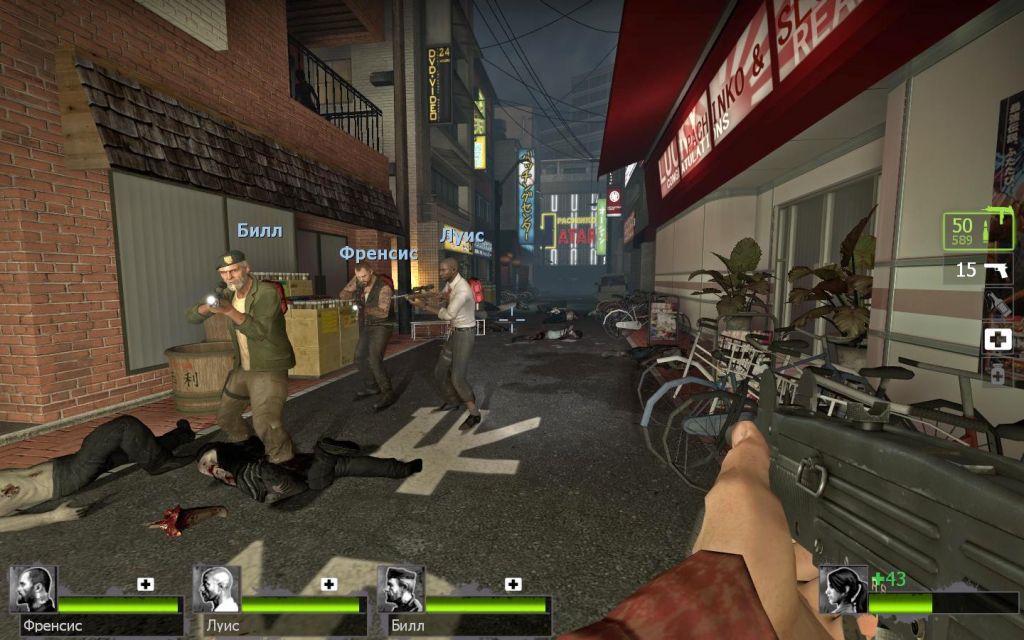Choose the first aid kit slot
This screenshot has height=640, width=1024.
(998, 339)
